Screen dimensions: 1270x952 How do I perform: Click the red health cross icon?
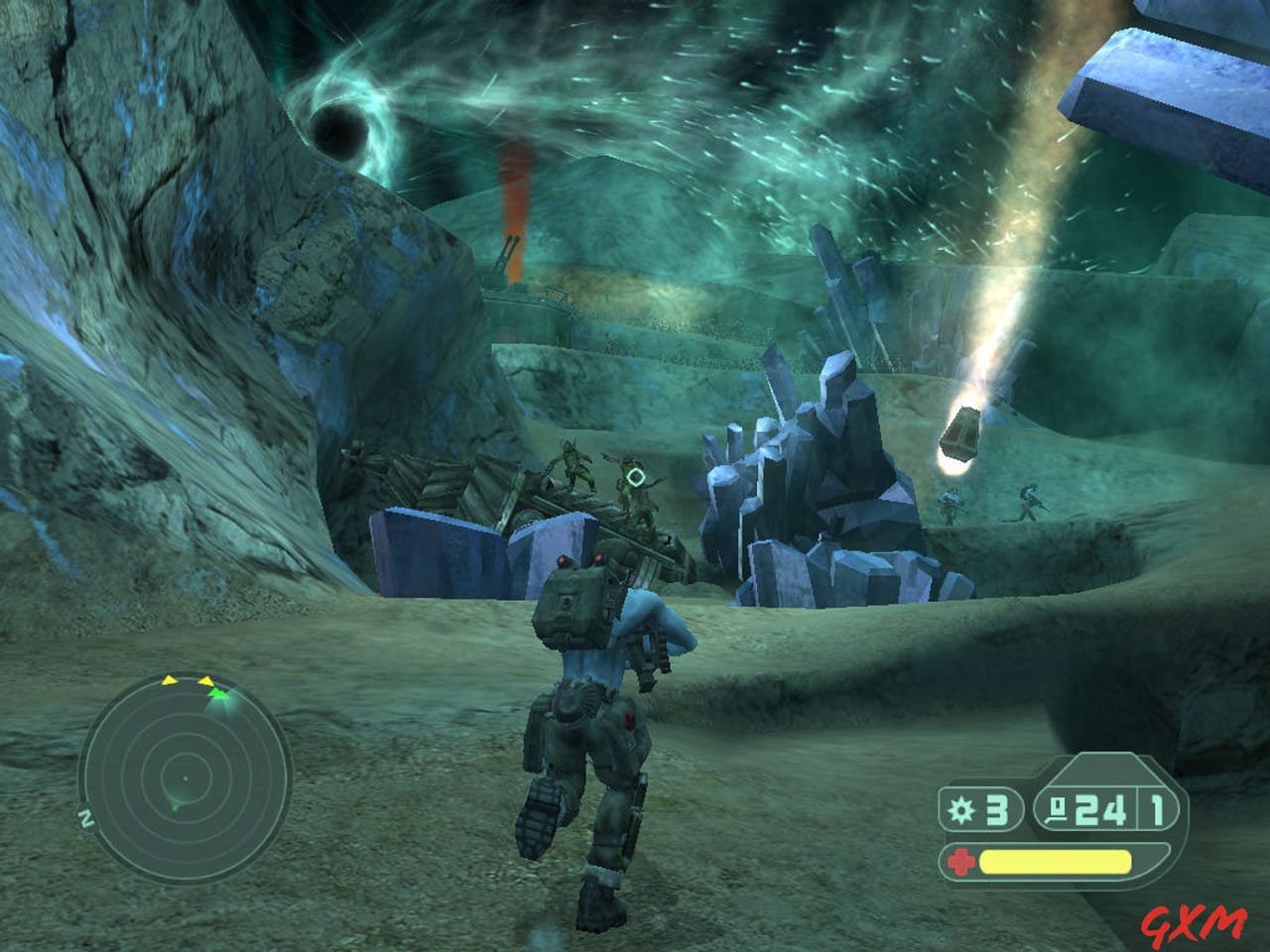click(962, 861)
